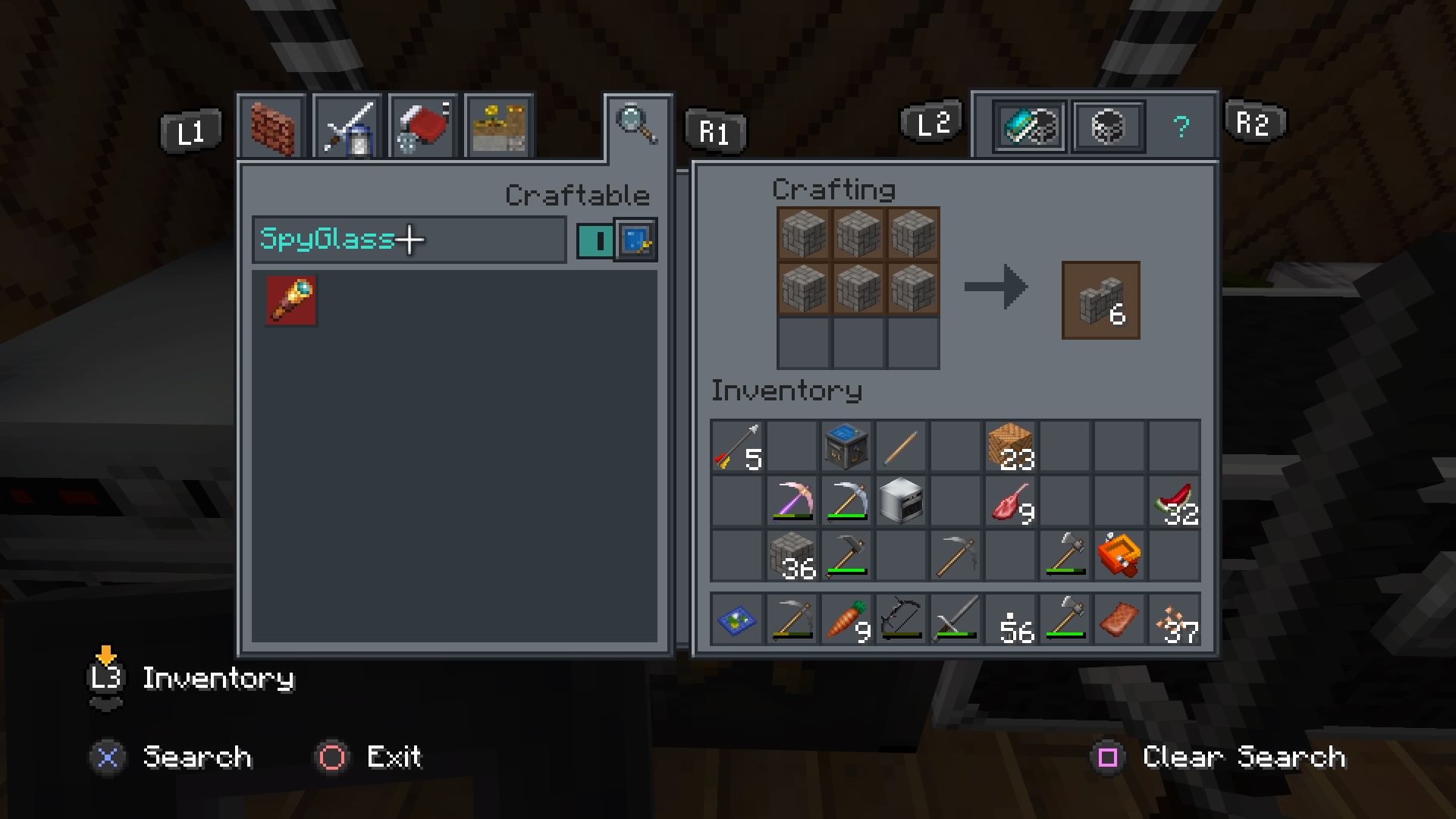Take the stone brick wall output
Image resolution: width=1456 pixels, height=819 pixels.
coord(1100,300)
